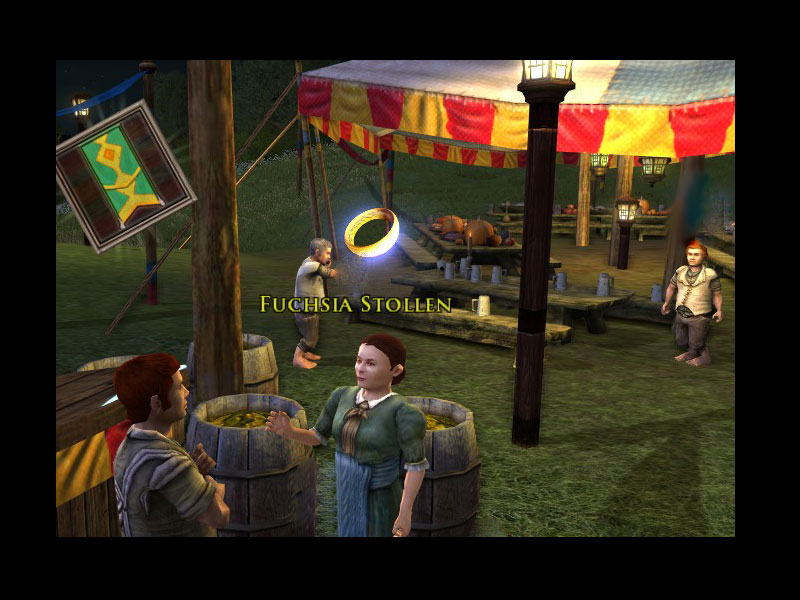The height and width of the screenshot is (600, 800).
Task: Select the Fuchsia Stollen nameplate
Action: (355, 304)
